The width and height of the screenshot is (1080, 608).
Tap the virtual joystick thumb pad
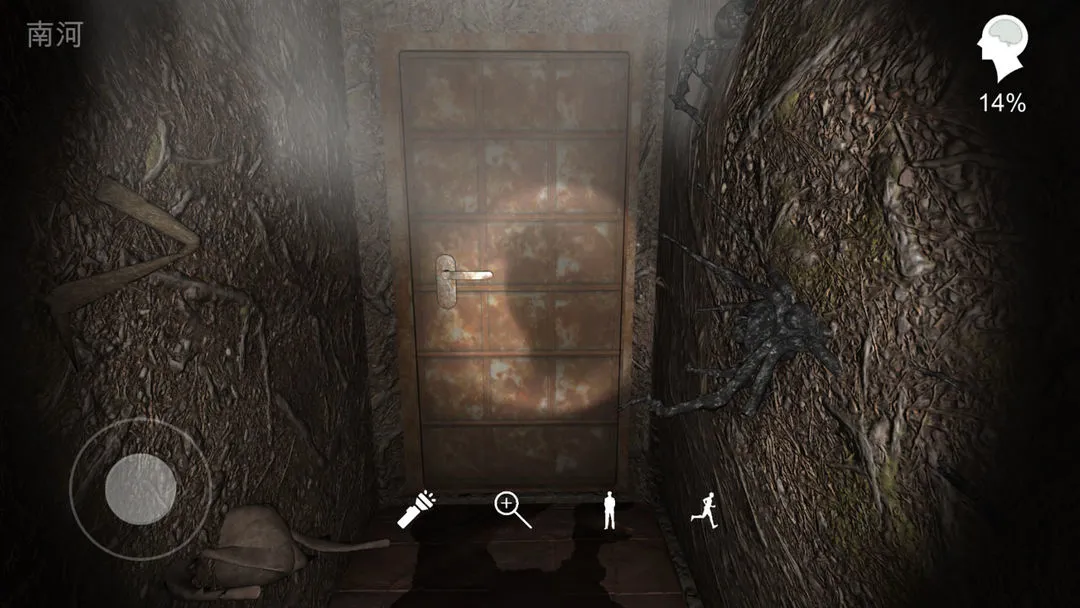[x=141, y=488]
